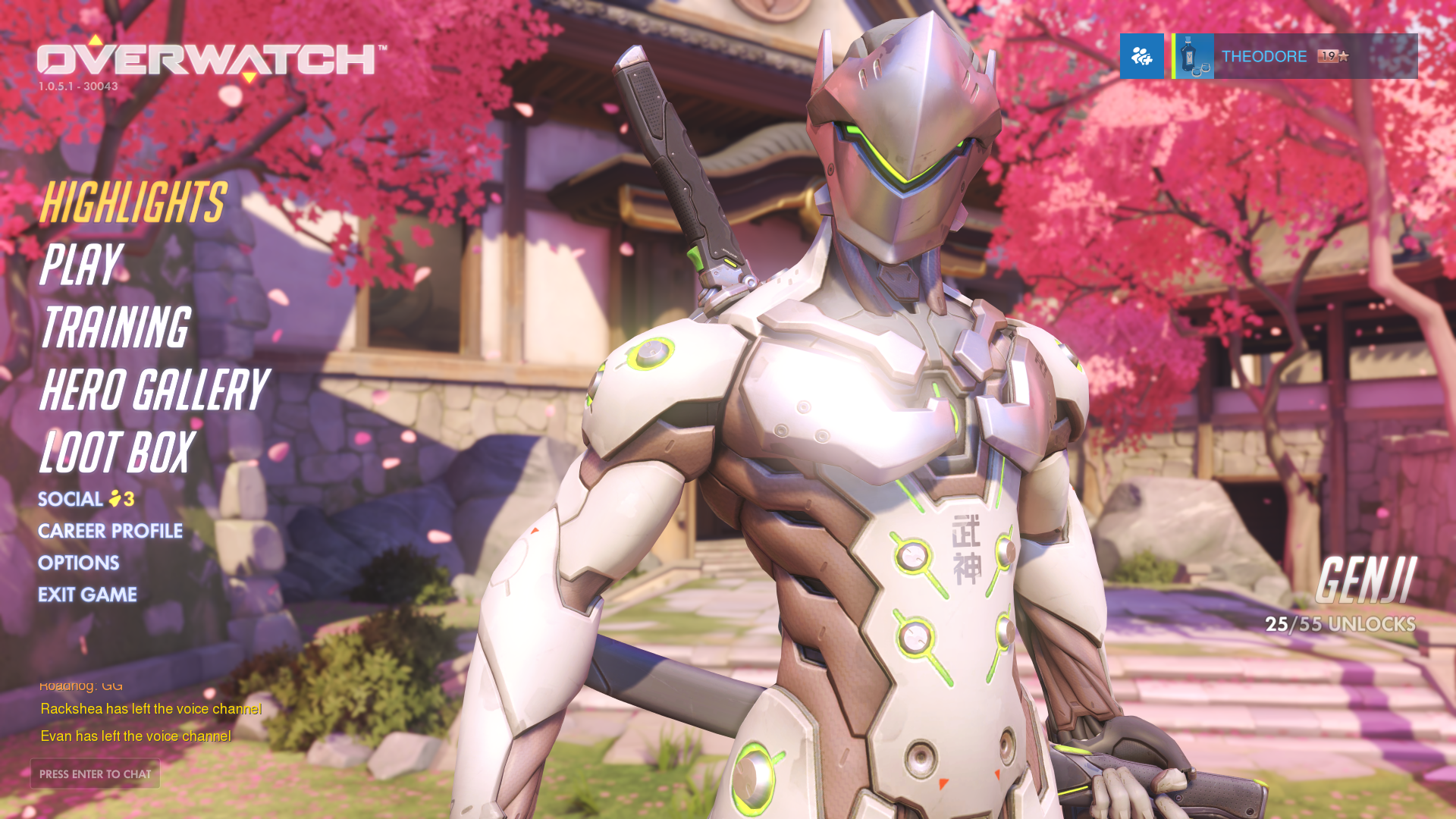Screen dimensions: 1456x819
Task: Open the Options menu
Action: click(x=79, y=563)
